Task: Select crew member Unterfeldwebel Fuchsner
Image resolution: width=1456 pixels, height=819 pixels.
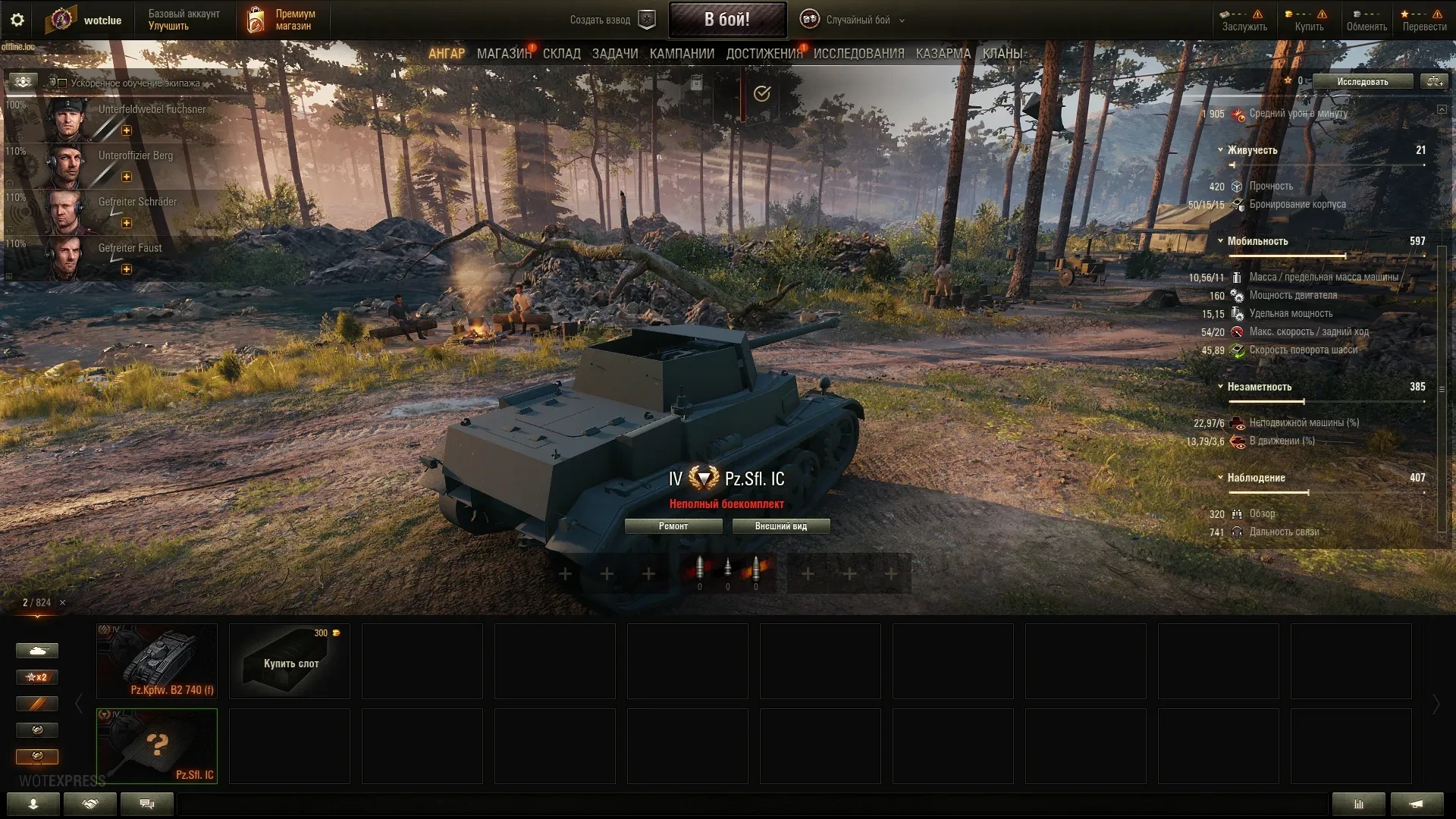Action: coord(129,118)
